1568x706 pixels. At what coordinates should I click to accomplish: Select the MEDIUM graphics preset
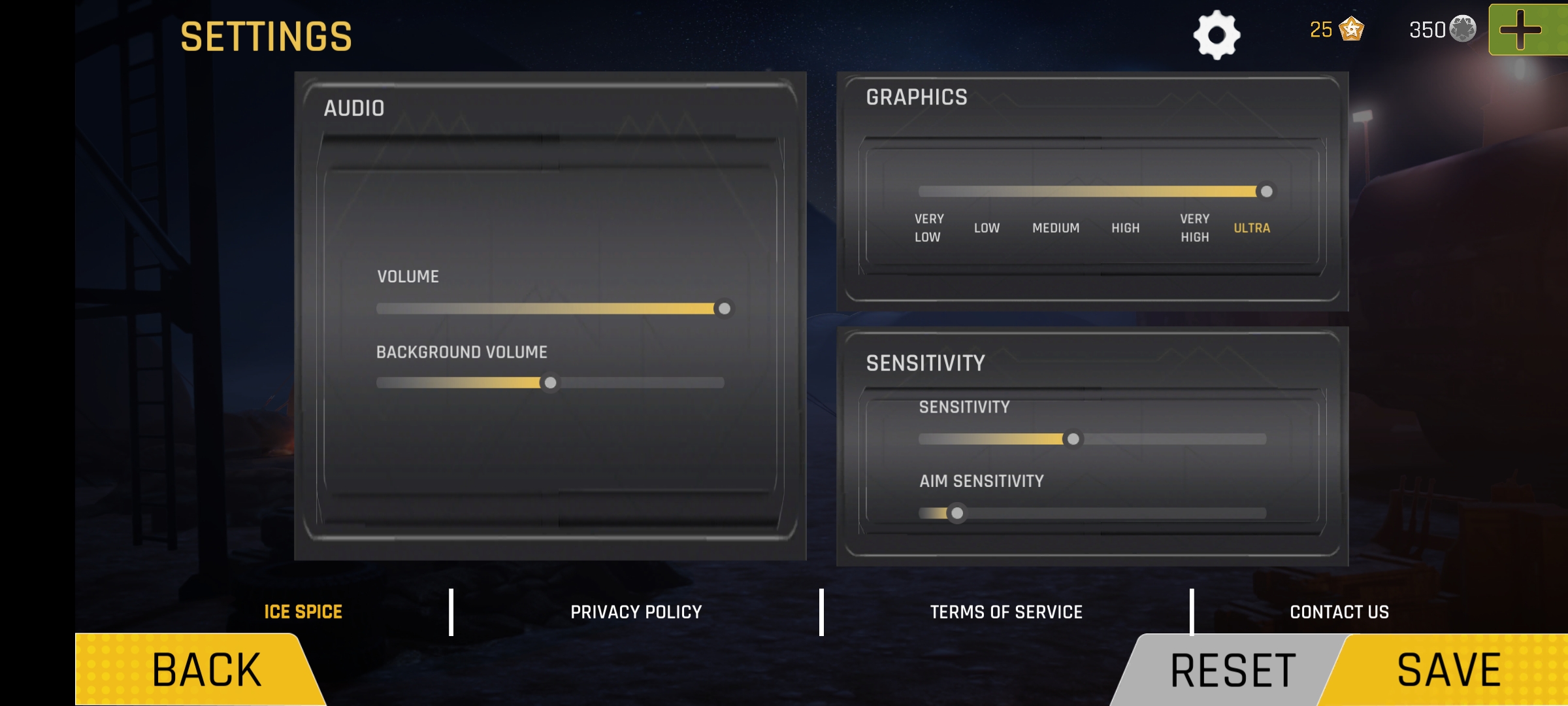1056,227
